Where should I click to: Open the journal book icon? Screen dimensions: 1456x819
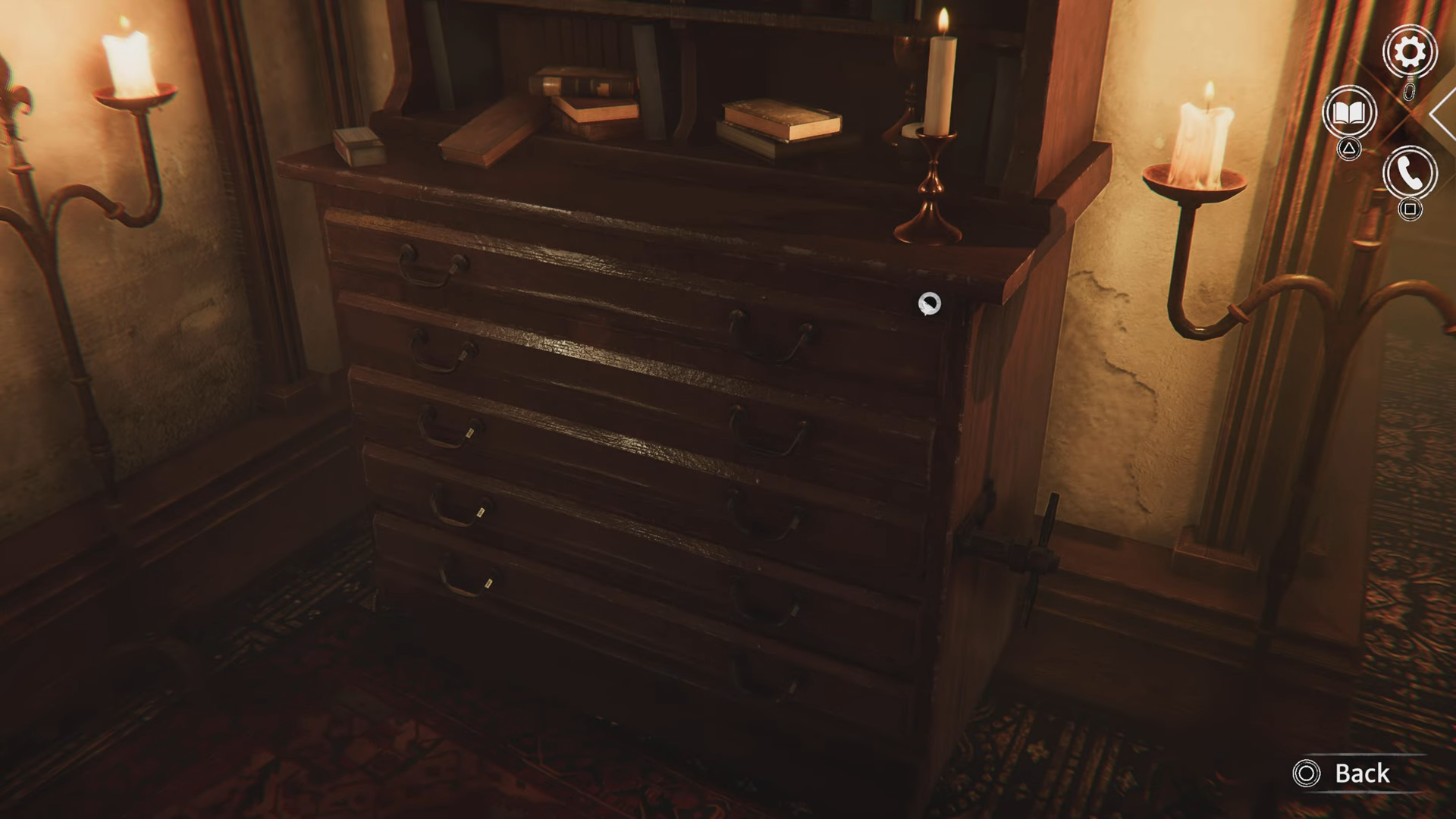(1349, 113)
